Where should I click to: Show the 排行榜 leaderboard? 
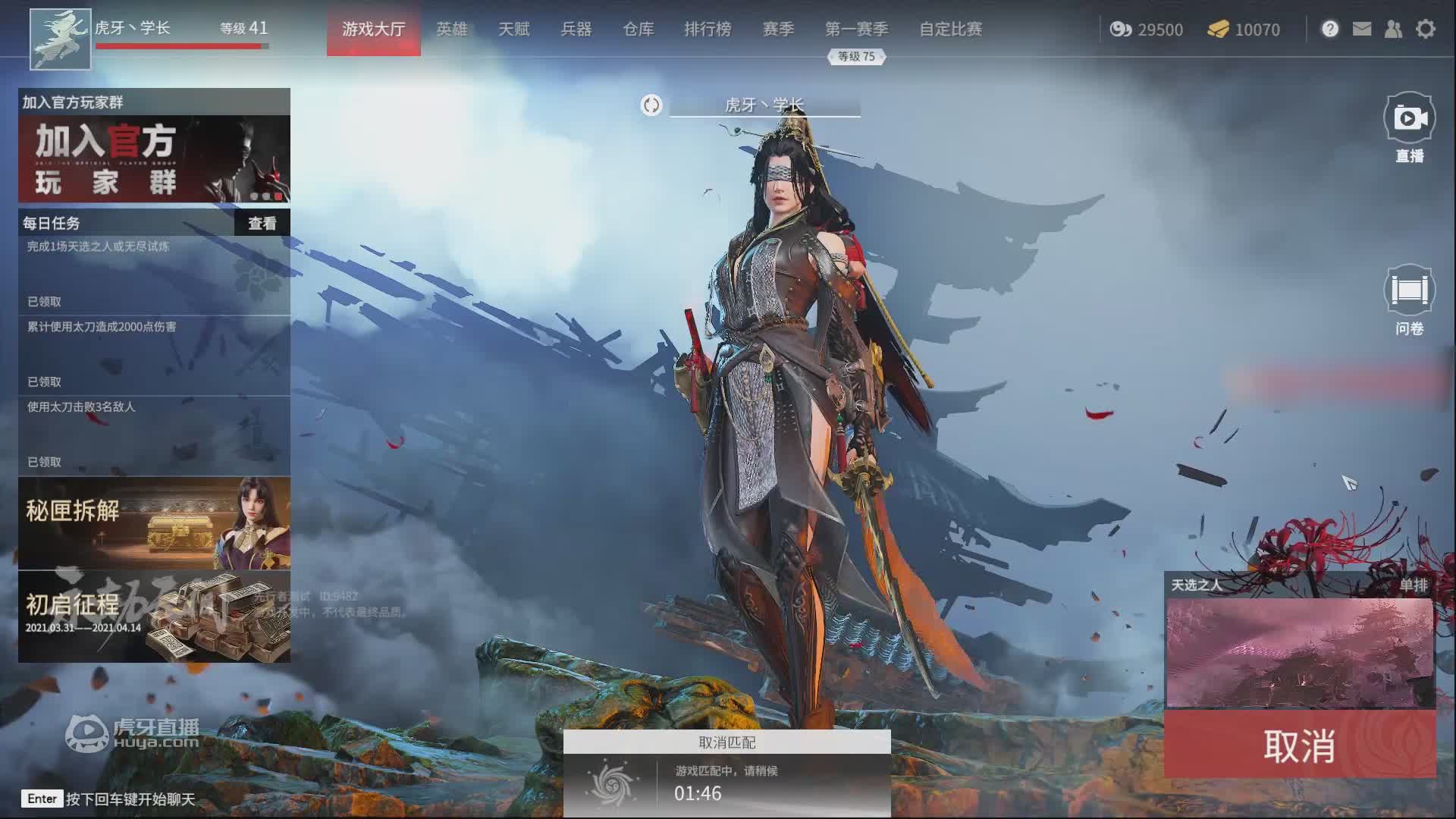coord(708,29)
